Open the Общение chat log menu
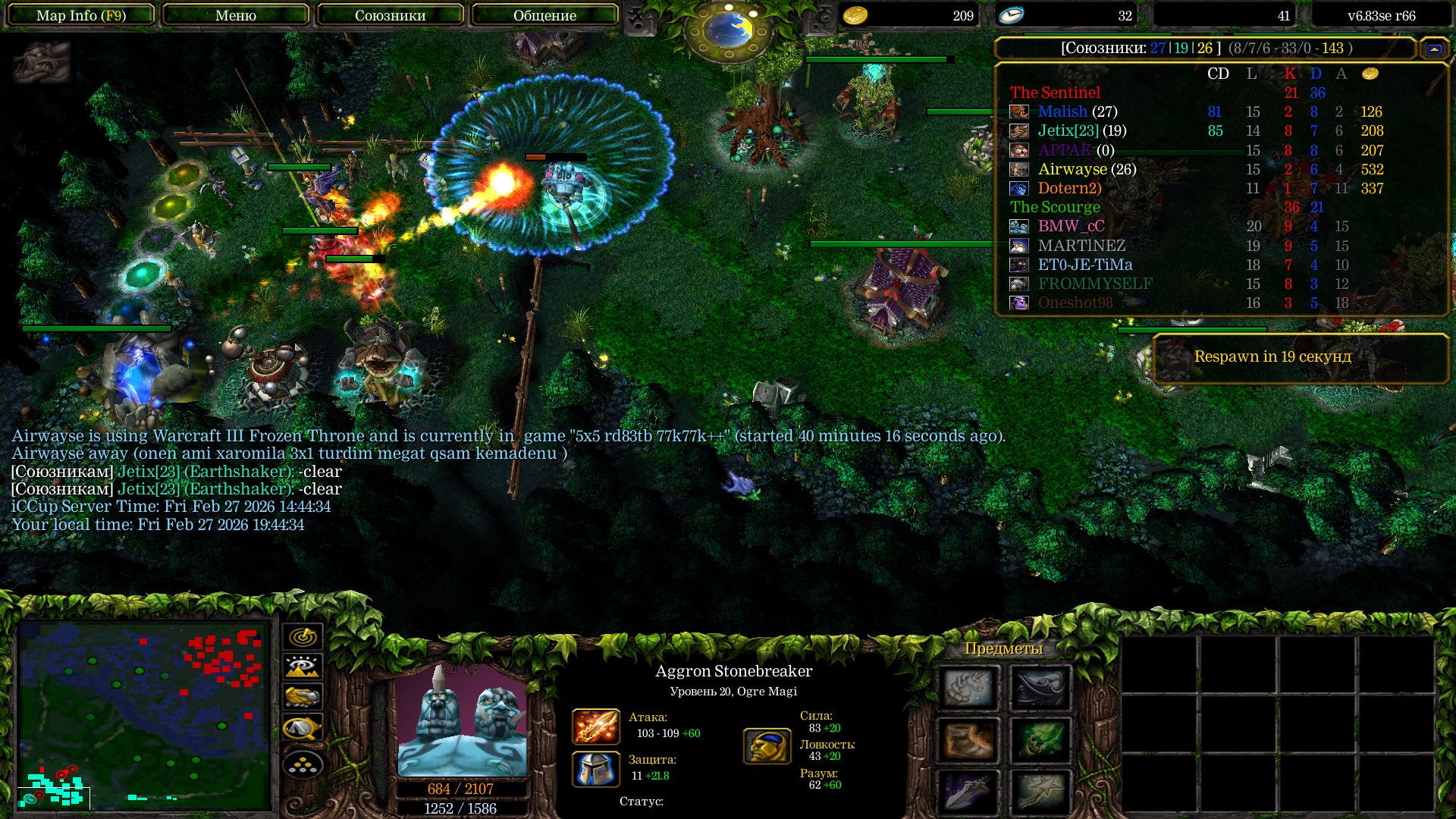 [544, 15]
